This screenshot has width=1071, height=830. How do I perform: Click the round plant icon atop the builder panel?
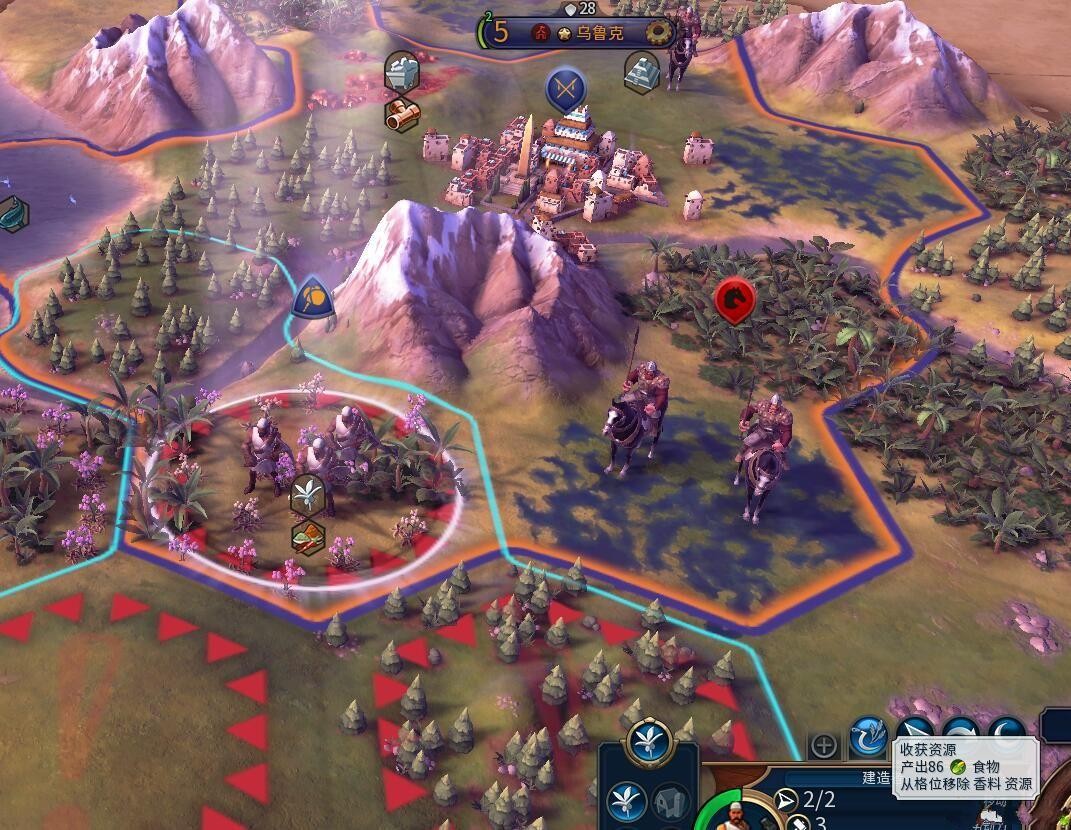pos(648,742)
